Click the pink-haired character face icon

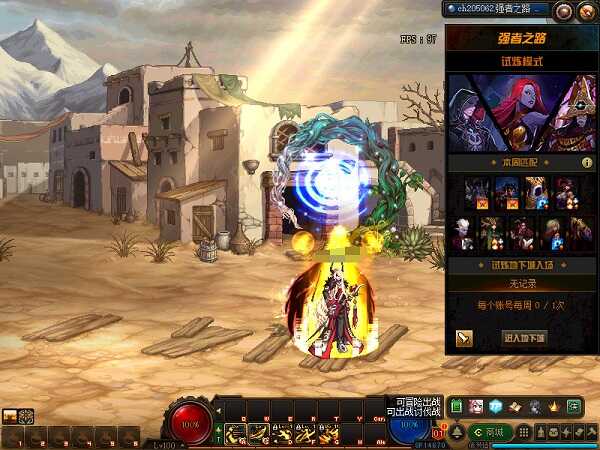tap(476, 406)
